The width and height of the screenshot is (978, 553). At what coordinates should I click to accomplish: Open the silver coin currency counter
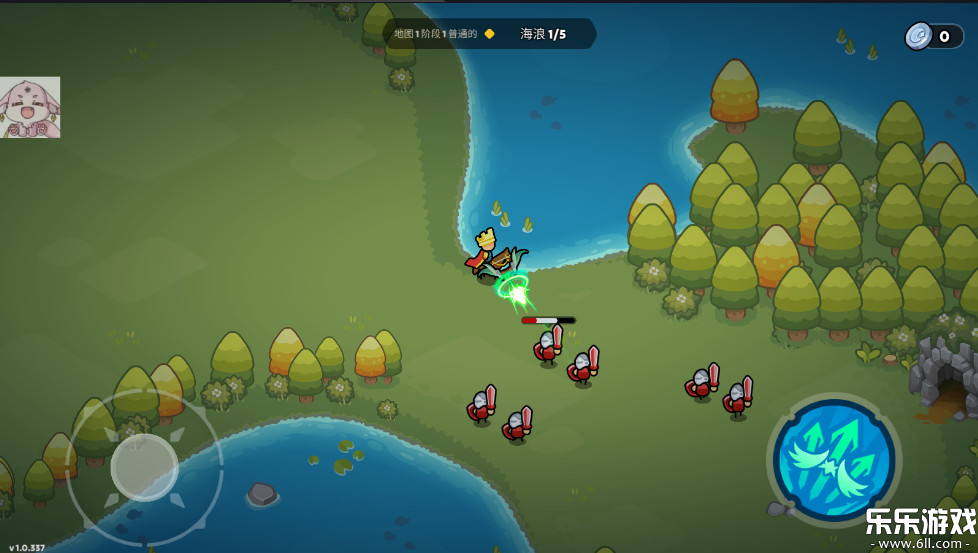click(x=933, y=37)
